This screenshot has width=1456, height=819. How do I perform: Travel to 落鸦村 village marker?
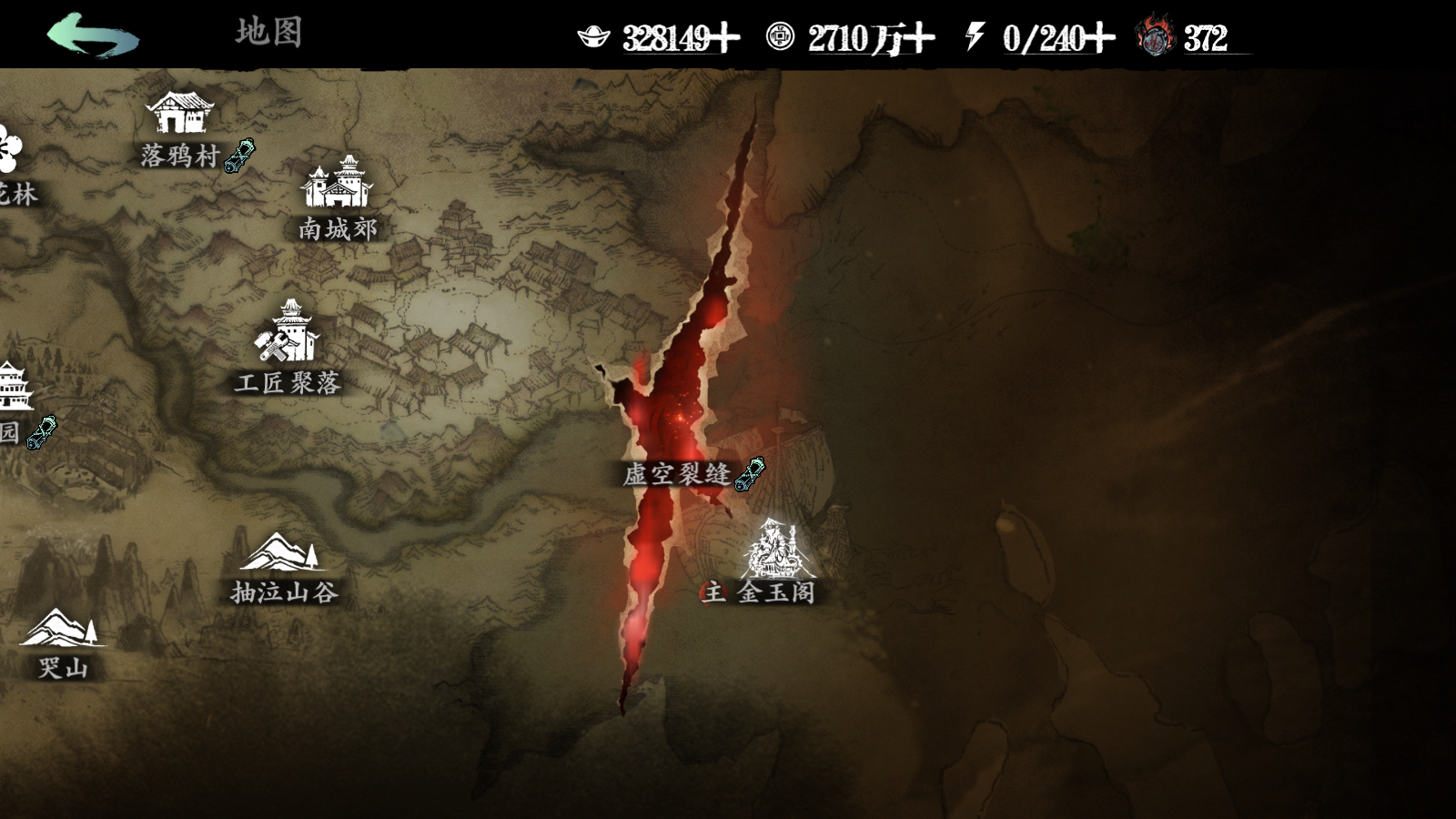[x=179, y=115]
